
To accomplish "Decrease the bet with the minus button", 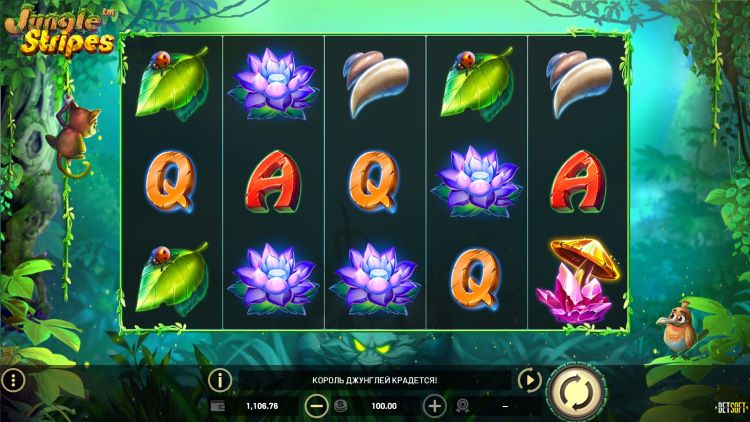I will pyautogui.click(x=316, y=406).
